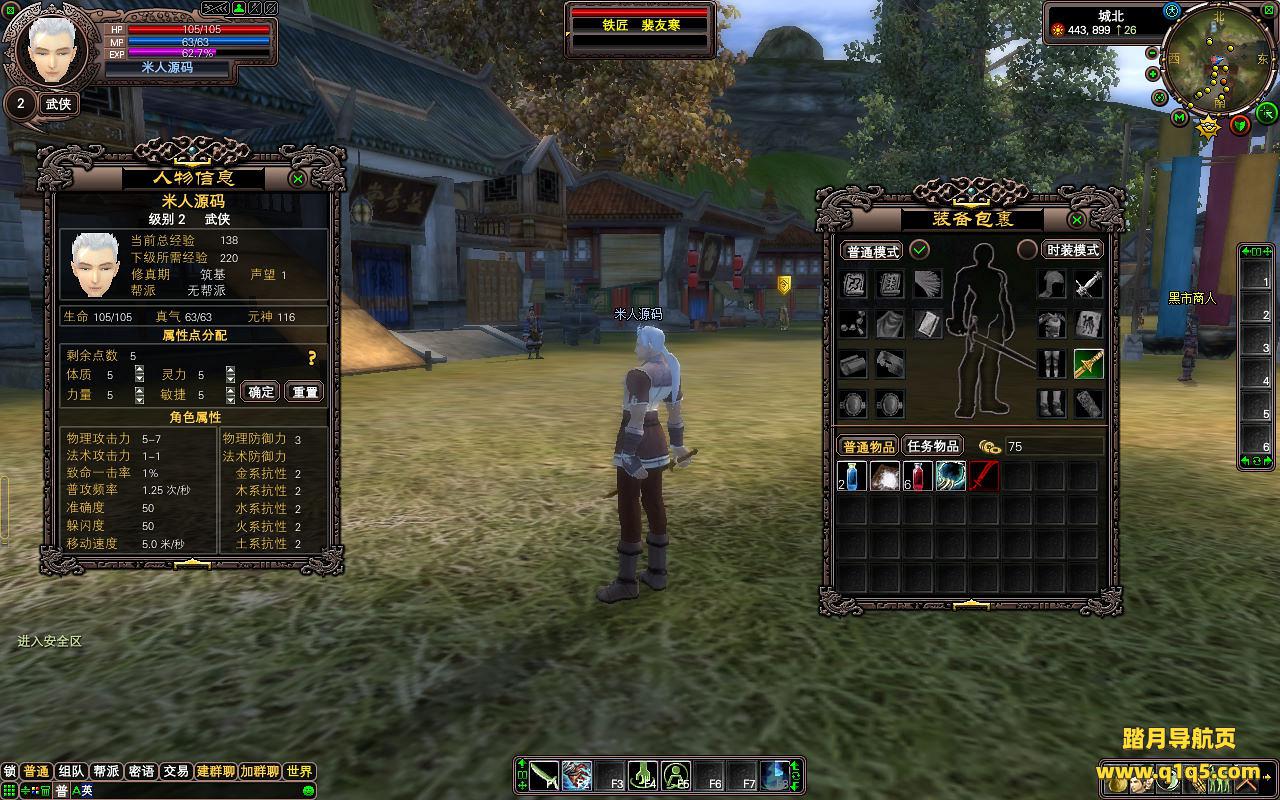Show the 普通物品 normal items tab
1280x800 pixels.
click(x=868, y=446)
